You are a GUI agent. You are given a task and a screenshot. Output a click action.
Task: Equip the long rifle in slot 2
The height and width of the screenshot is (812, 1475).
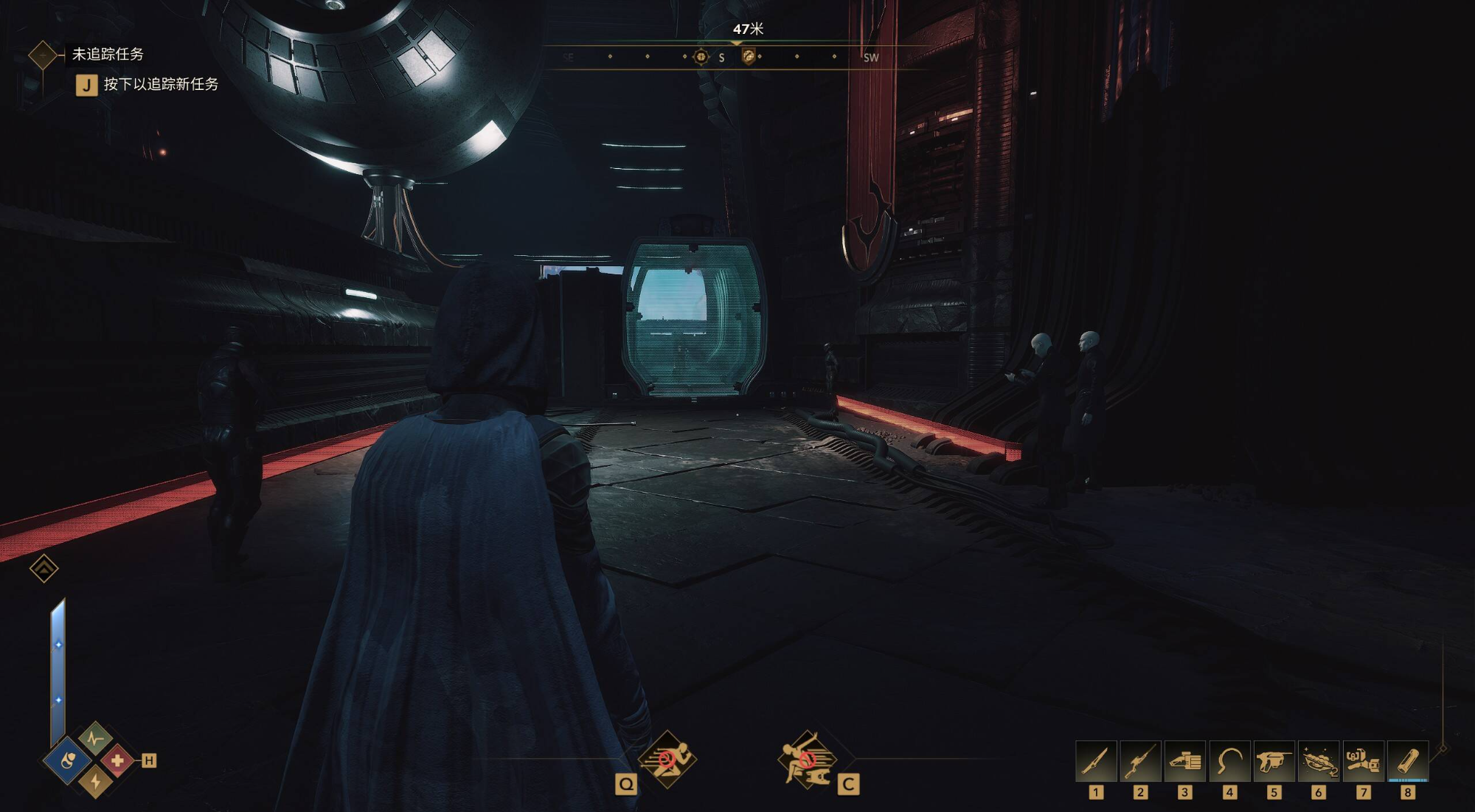click(x=1140, y=761)
